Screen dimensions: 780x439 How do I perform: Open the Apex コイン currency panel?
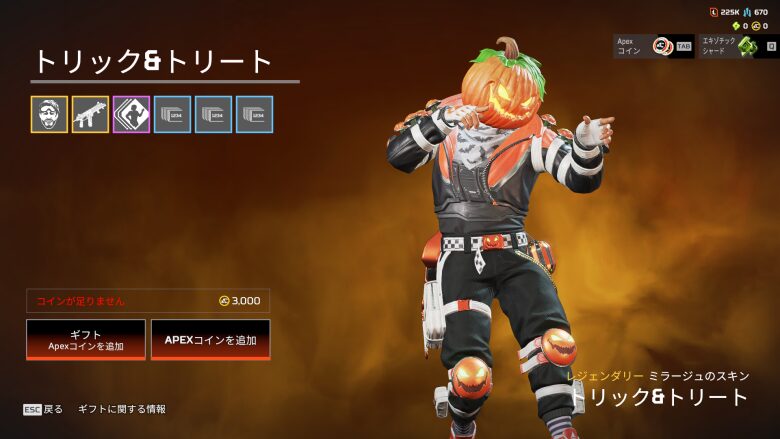click(x=654, y=46)
